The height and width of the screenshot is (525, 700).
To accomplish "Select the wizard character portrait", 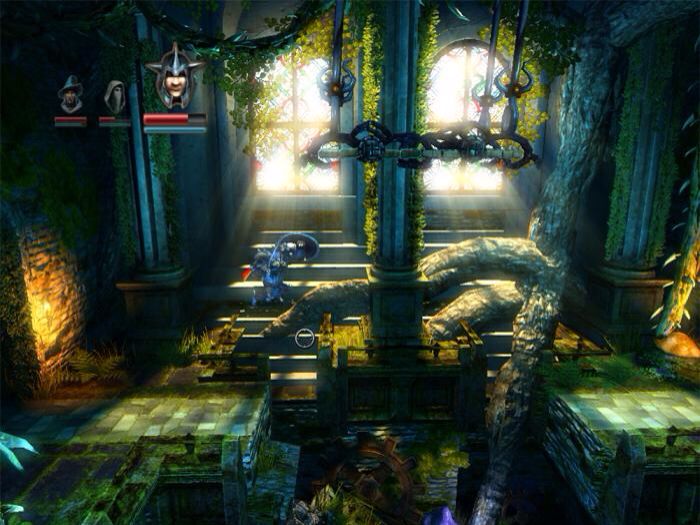I will click(71, 96).
